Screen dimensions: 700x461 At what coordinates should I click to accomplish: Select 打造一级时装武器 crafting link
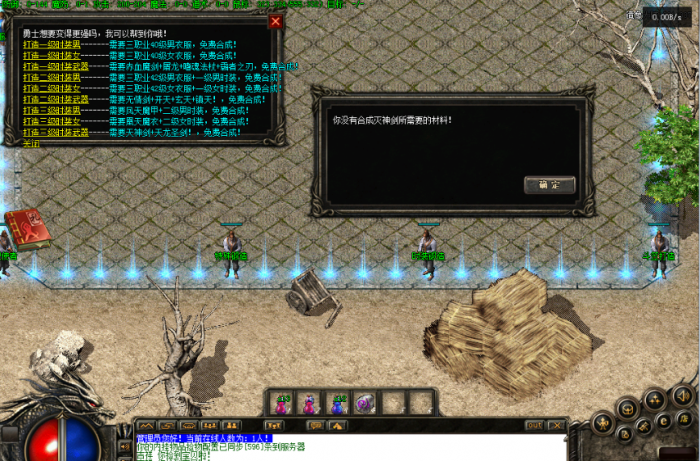(54, 66)
